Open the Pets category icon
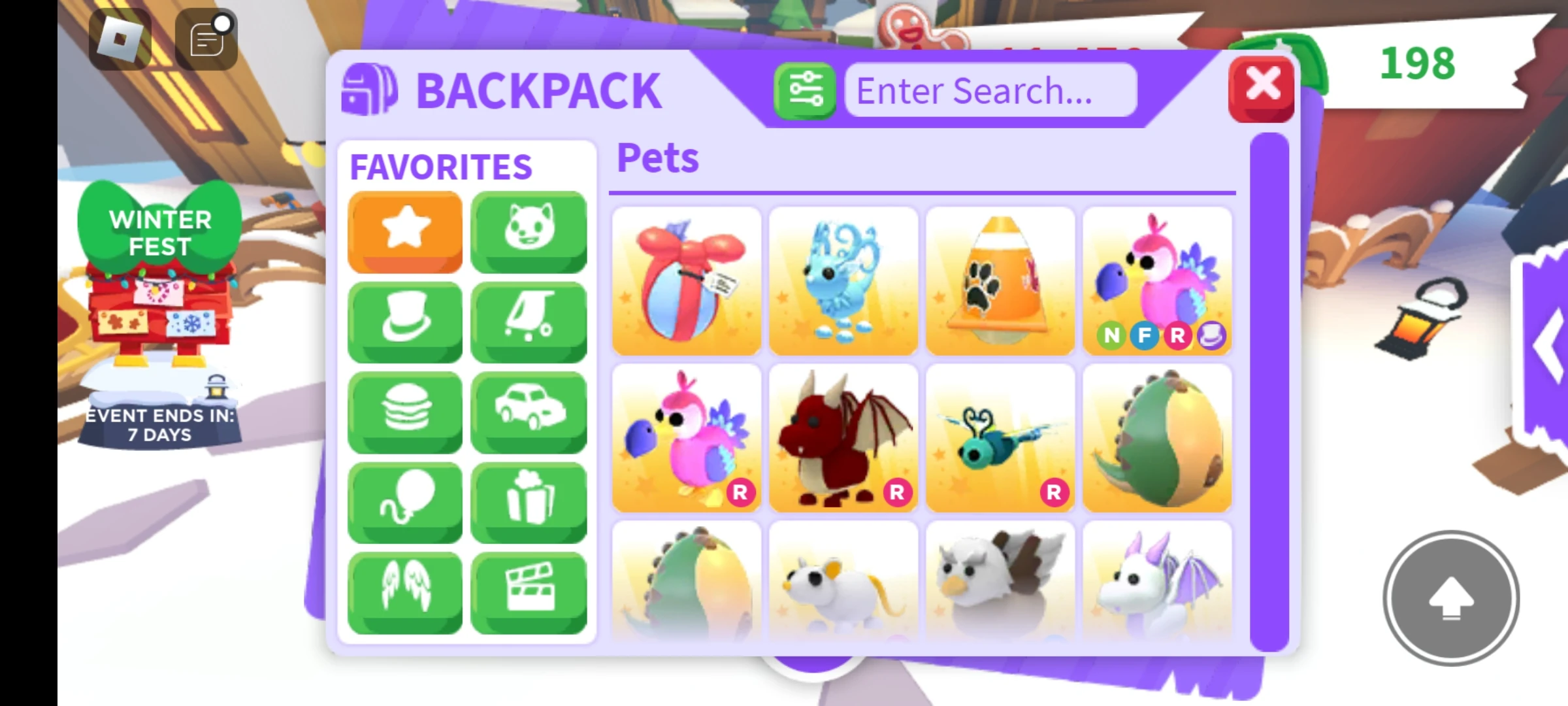 click(529, 230)
